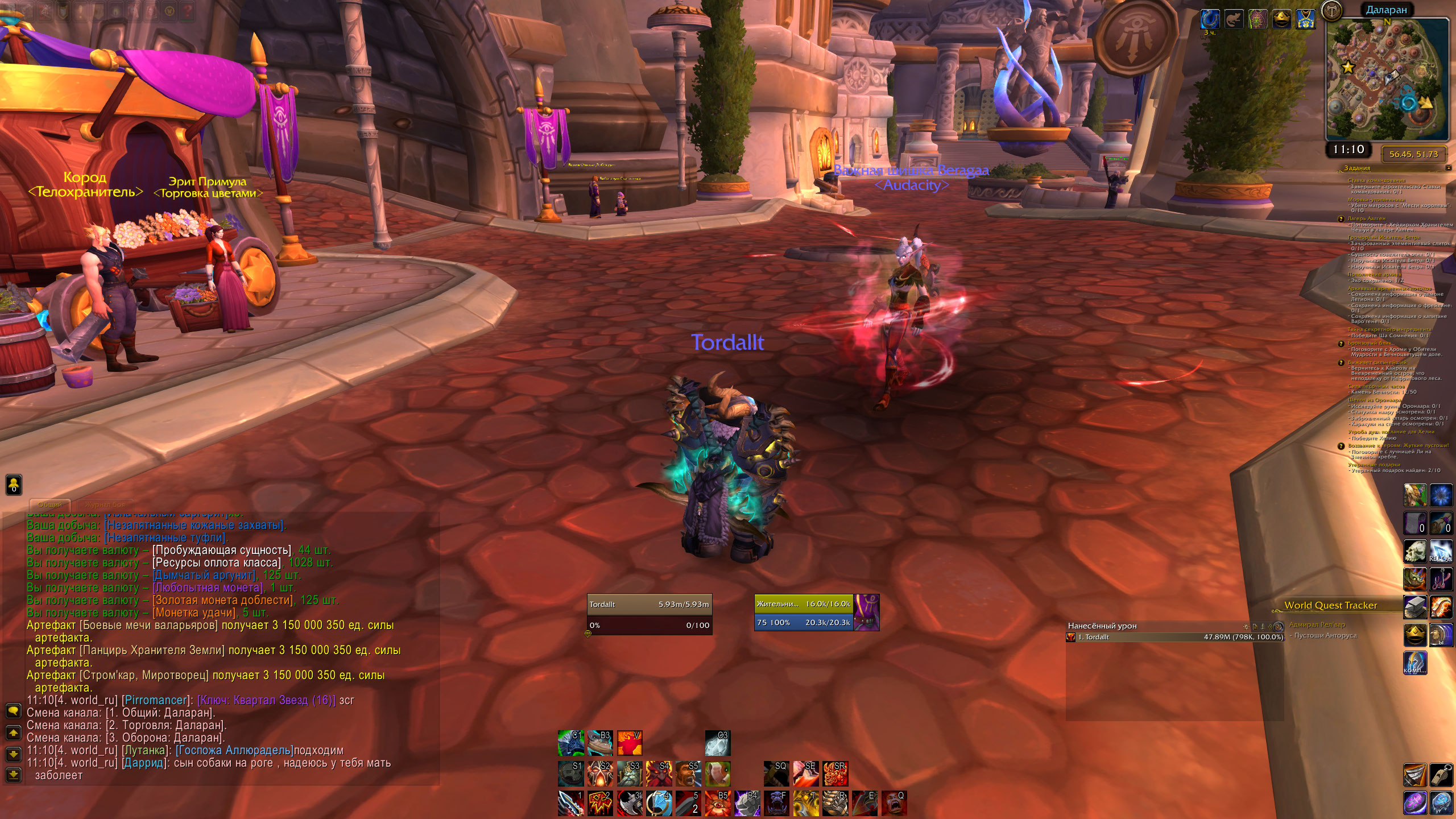Activate the red banner ability on key 2
This screenshot has height=819, width=1456.
pos(599,803)
